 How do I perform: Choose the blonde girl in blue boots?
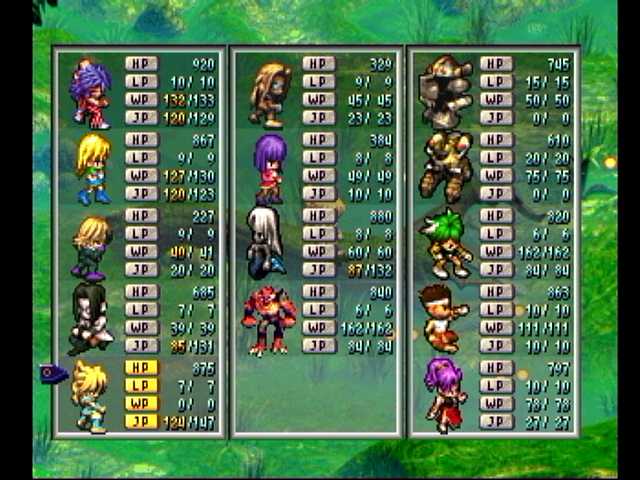(92, 169)
